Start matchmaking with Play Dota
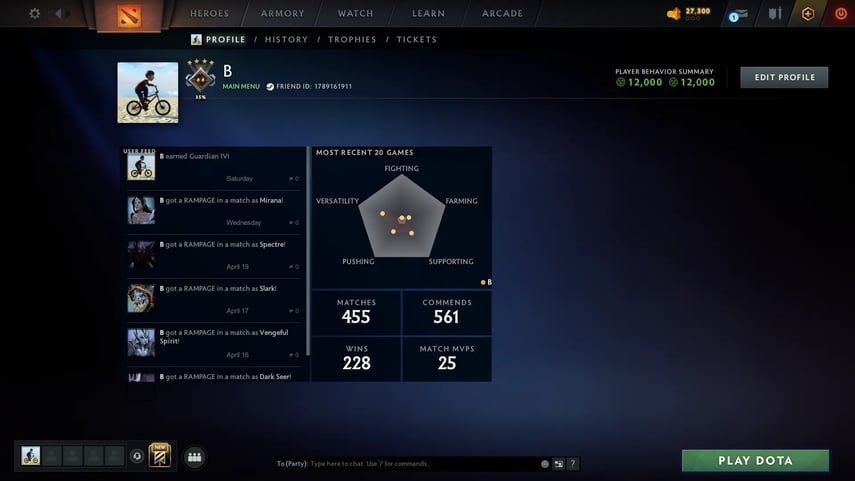 click(755, 461)
